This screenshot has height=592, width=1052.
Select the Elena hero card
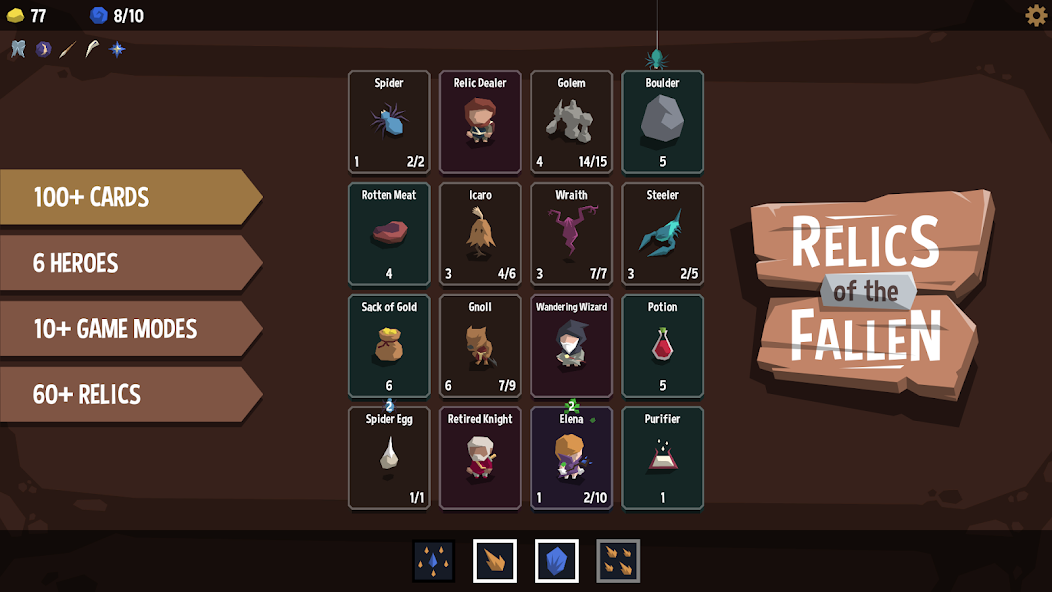pos(571,458)
